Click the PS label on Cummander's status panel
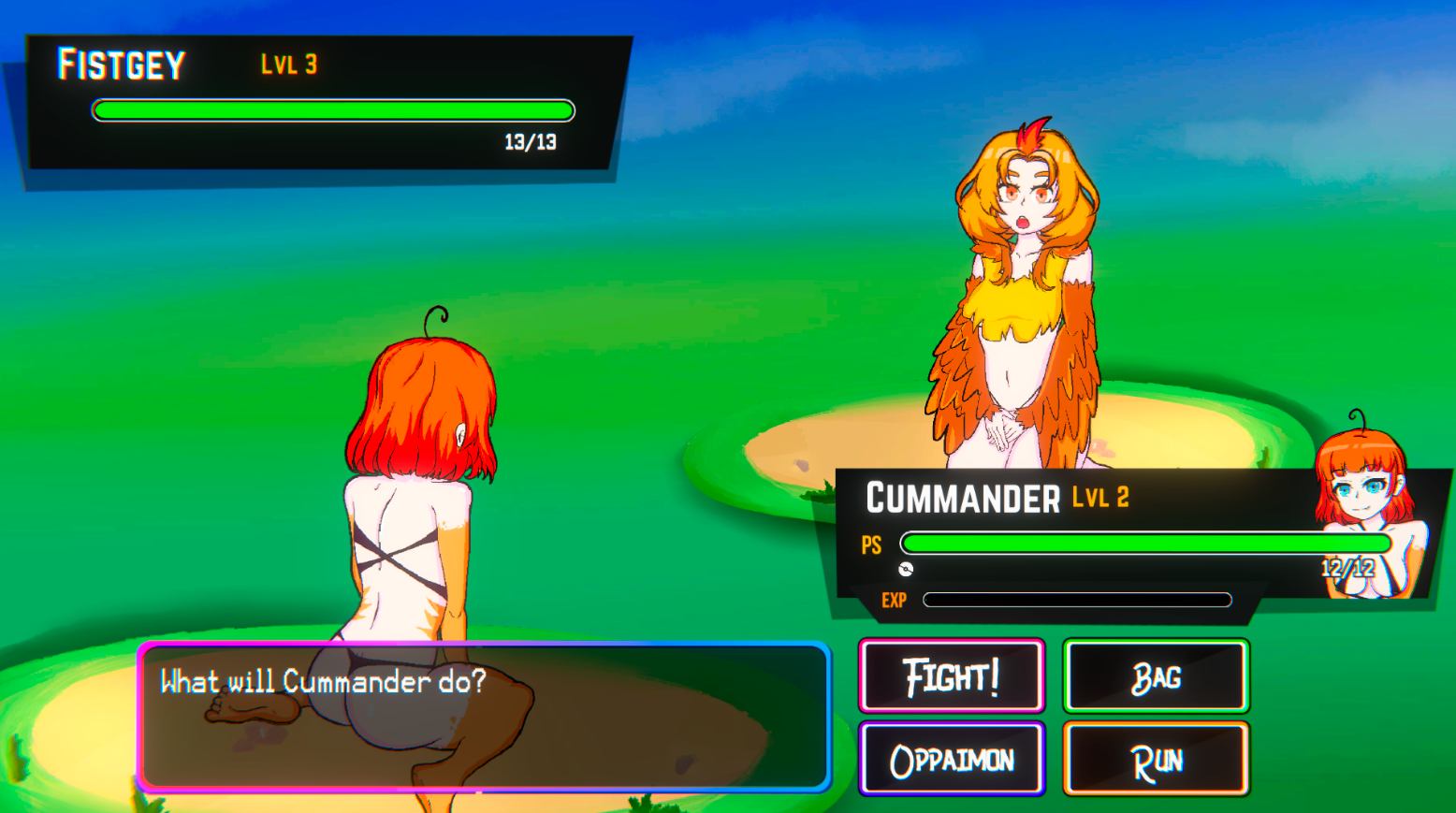This screenshot has width=1456, height=813. coord(870,544)
